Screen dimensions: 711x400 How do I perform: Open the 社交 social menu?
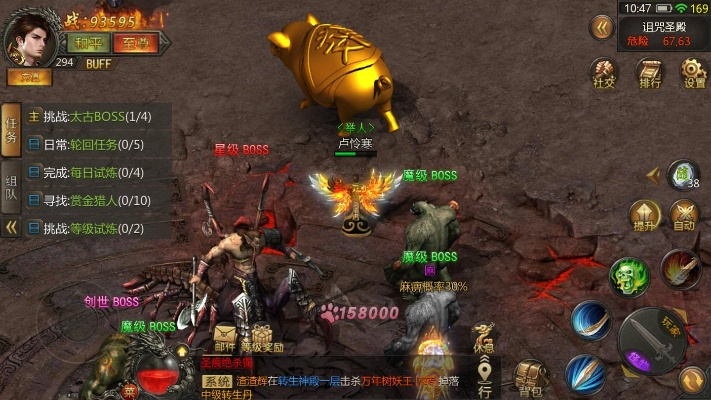pyautogui.click(x=603, y=73)
